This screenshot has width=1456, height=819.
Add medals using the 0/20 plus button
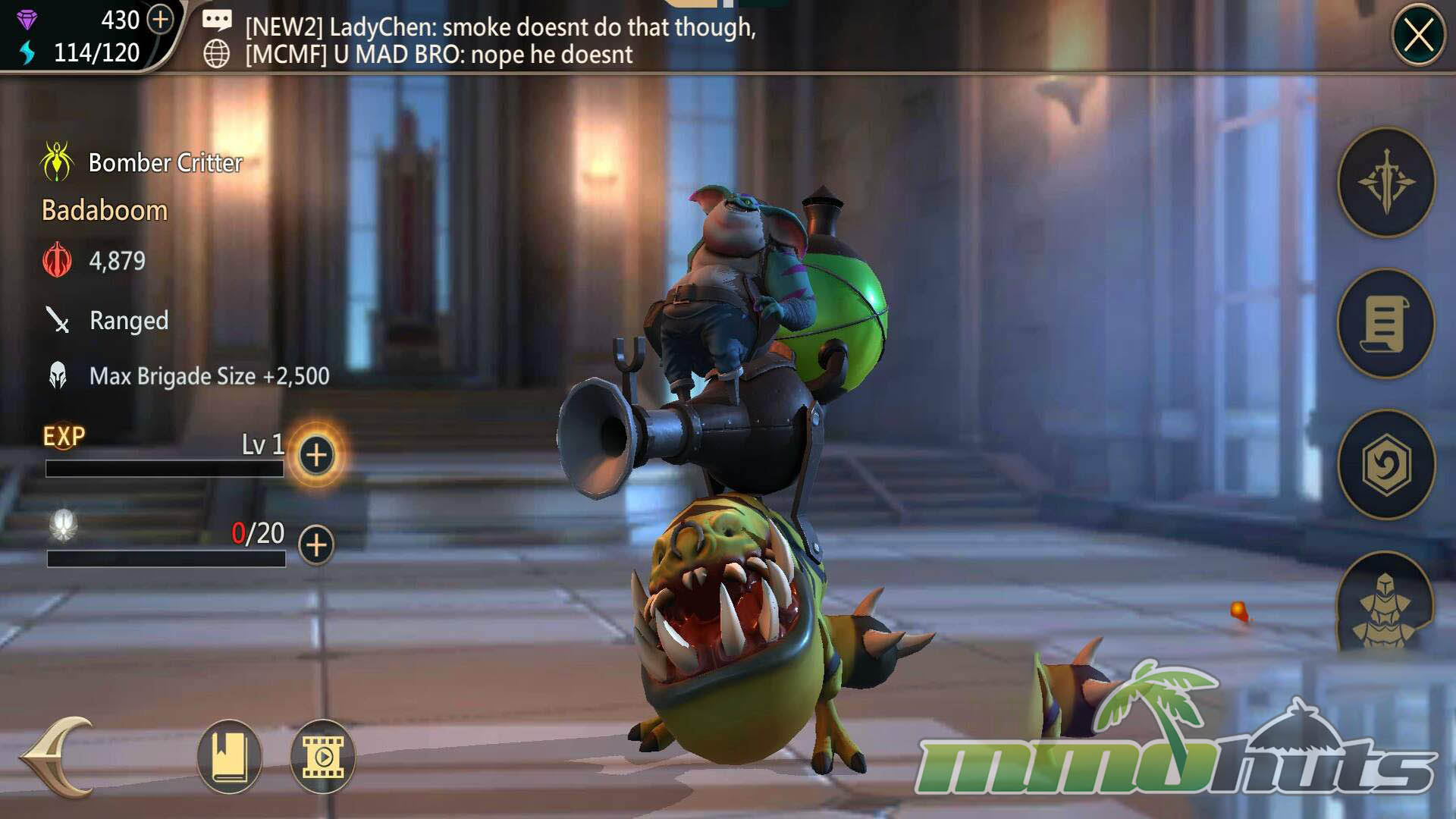(x=316, y=544)
